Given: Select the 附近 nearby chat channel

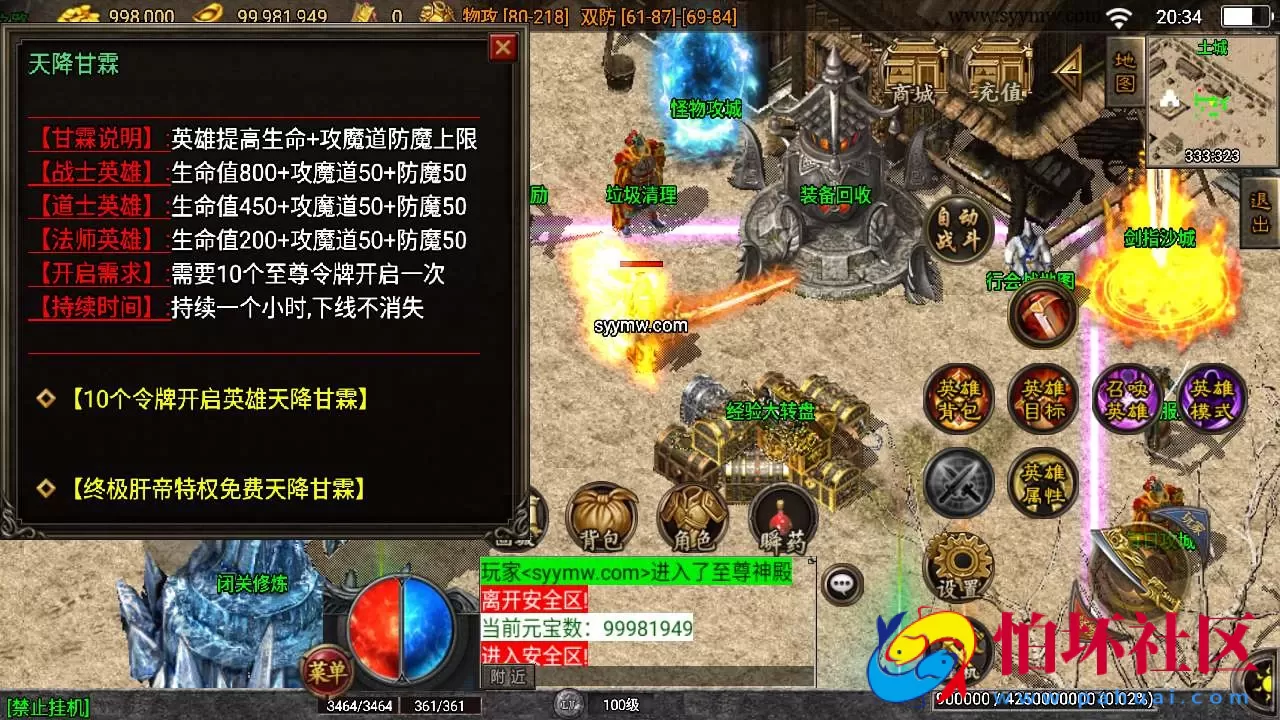Looking at the screenshot, I should coord(509,676).
